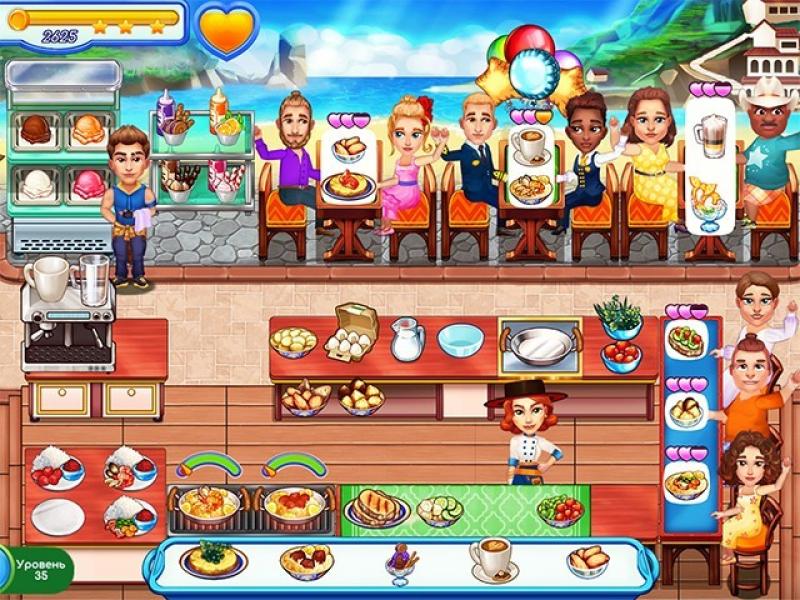Select the omelette dish on the serving tray
The image size is (800, 600).
click(213, 558)
